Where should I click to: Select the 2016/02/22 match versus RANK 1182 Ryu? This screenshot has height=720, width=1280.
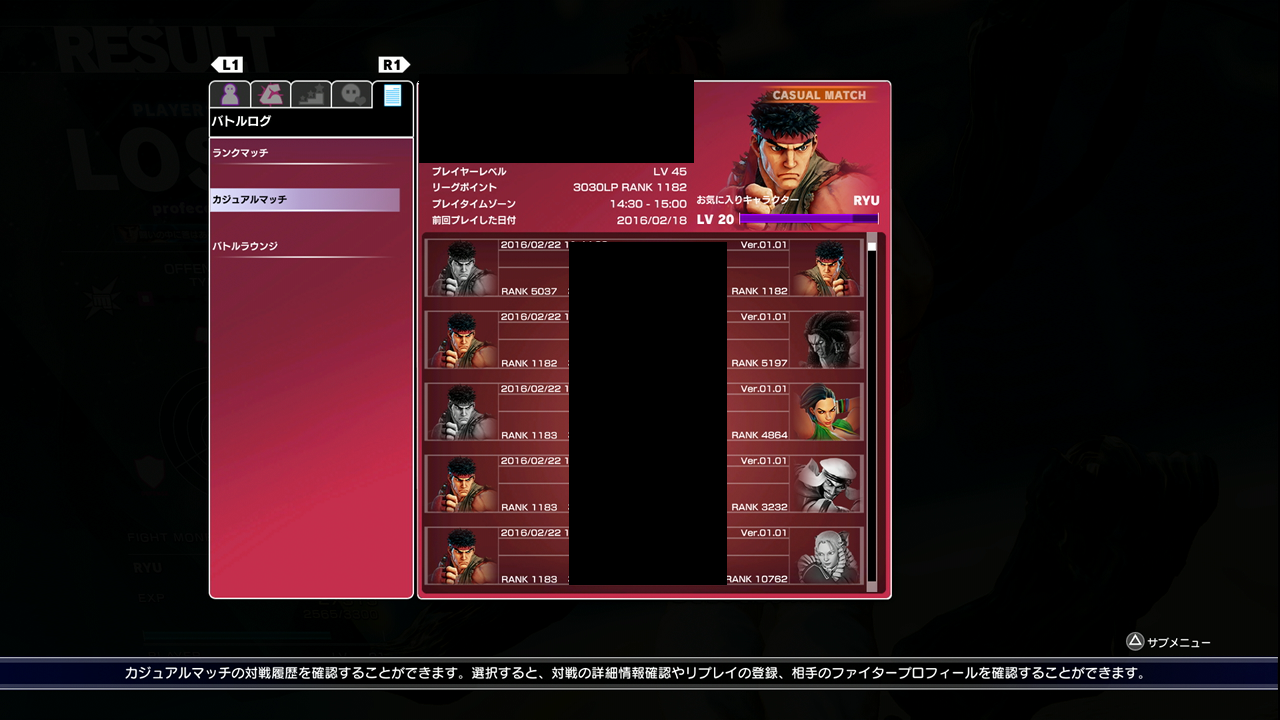pos(650,267)
